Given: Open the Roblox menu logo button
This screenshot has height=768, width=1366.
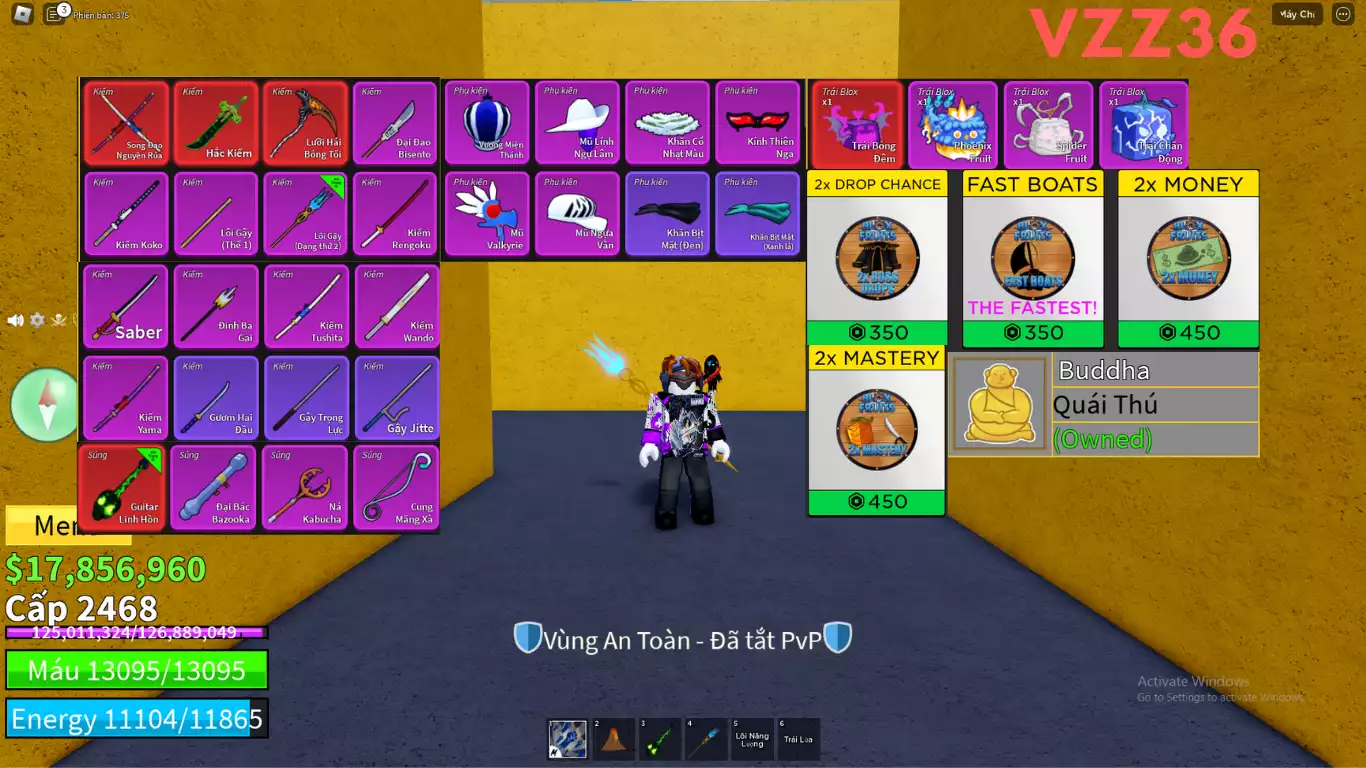Looking at the screenshot, I should pyautogui.click(x=22, y=14).
